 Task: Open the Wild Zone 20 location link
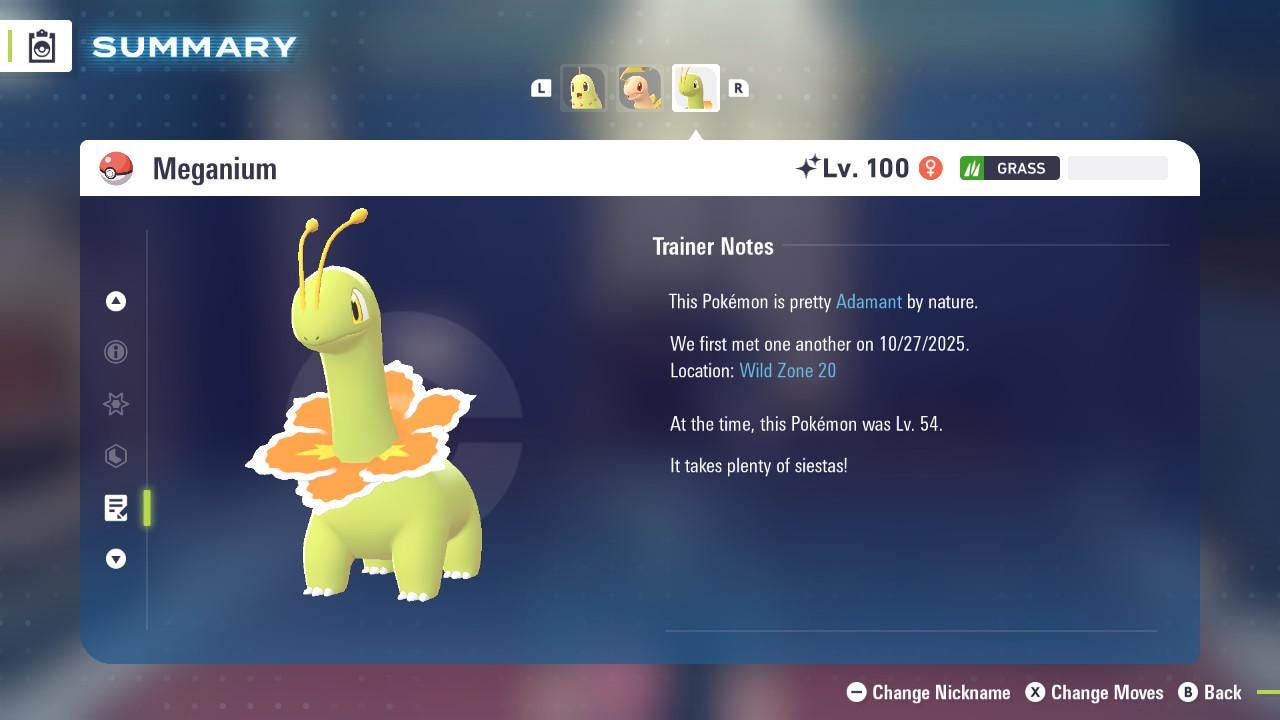click(x=787, y=370)
